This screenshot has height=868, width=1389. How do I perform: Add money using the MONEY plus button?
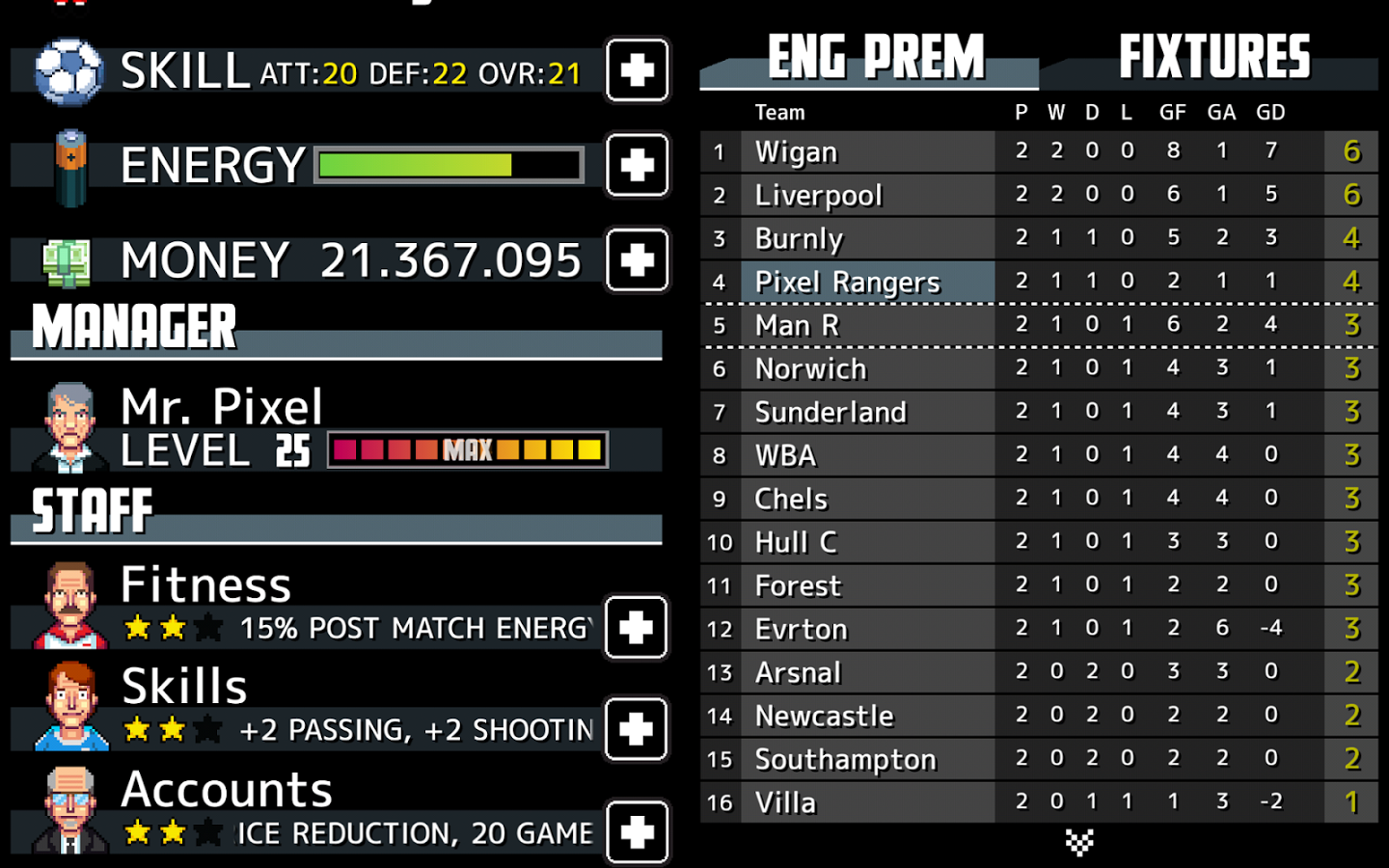[636, 259]
